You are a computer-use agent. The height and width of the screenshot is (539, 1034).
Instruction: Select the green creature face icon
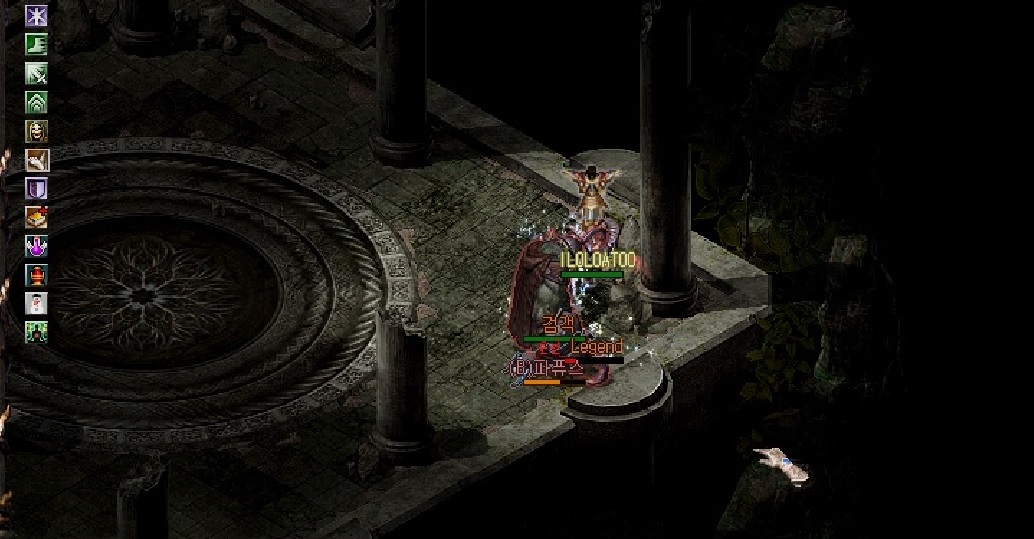tap(37, 332)
